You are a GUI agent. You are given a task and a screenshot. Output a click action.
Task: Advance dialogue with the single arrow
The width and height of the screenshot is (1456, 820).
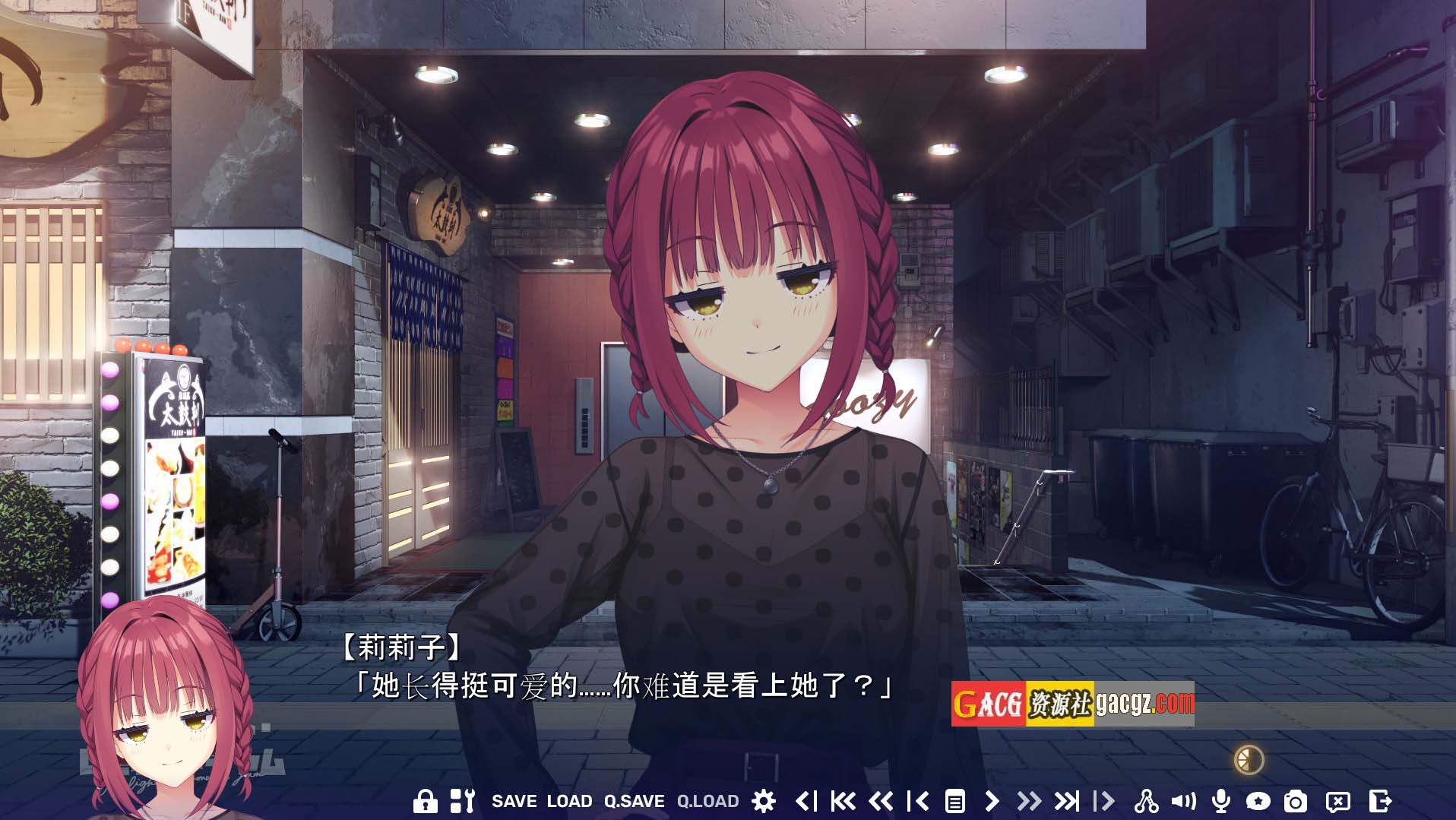991,801
